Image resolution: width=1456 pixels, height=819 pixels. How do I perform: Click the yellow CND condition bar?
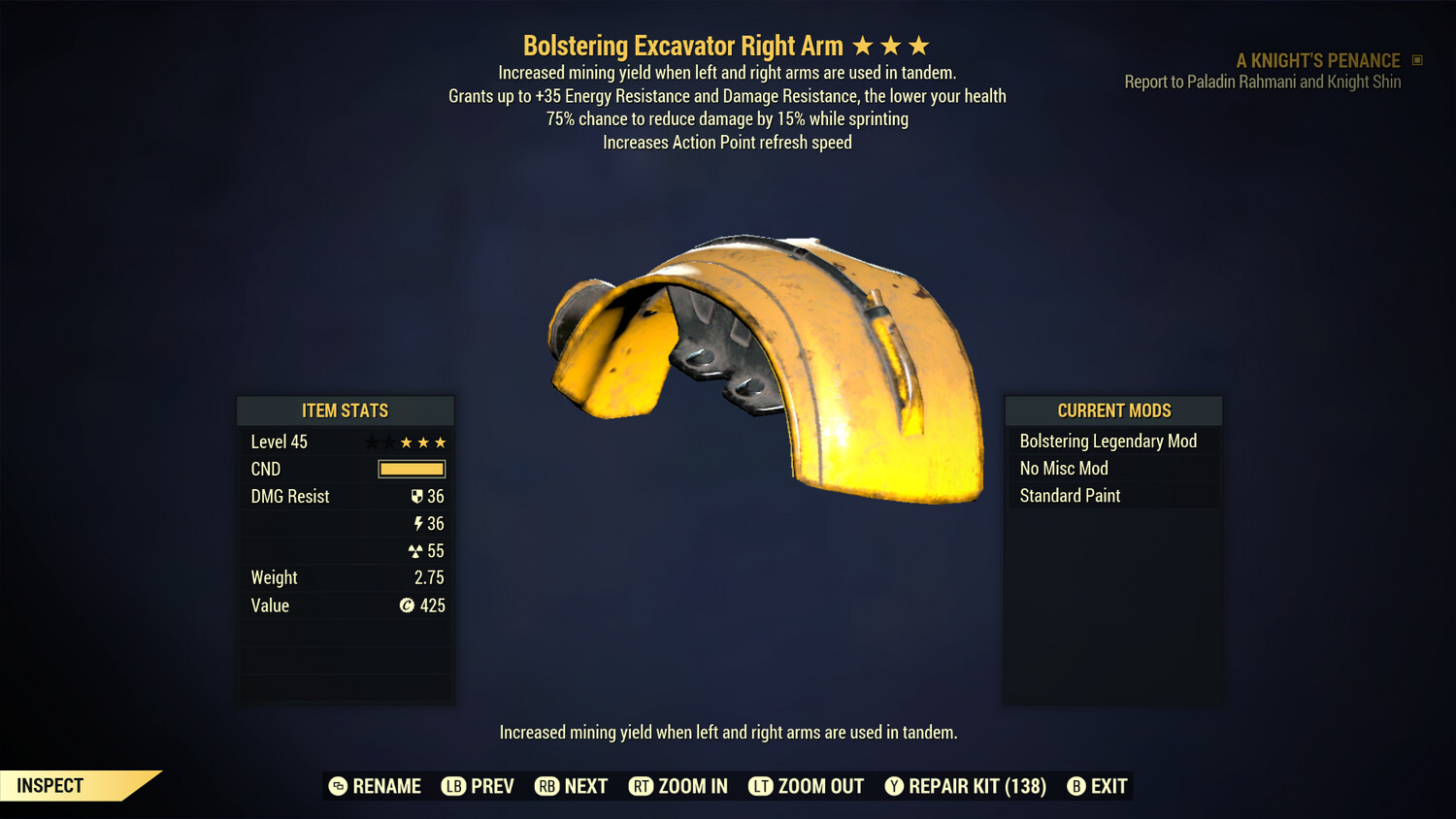411,469
